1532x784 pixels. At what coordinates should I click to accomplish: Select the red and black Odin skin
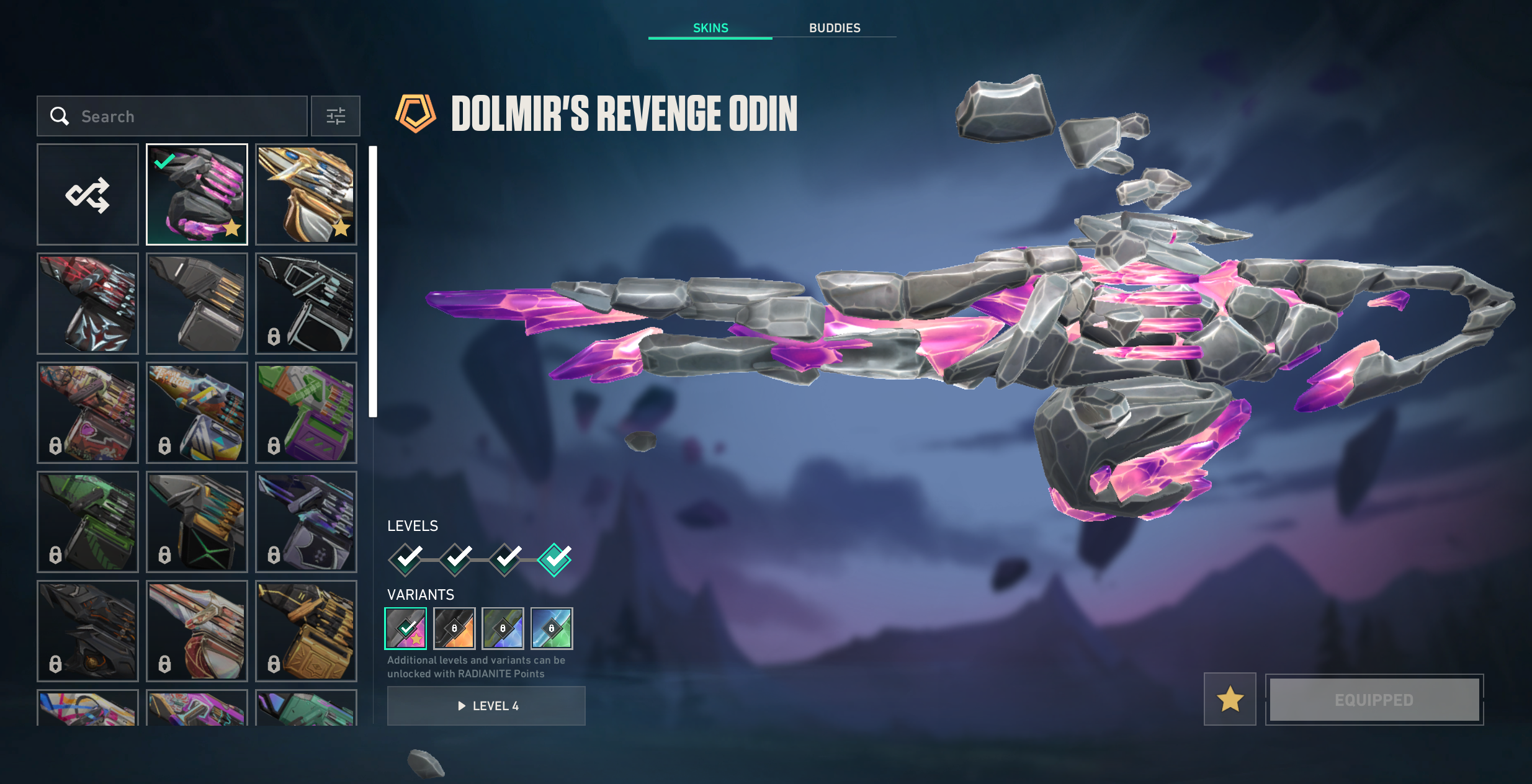(x=87, y=304)
